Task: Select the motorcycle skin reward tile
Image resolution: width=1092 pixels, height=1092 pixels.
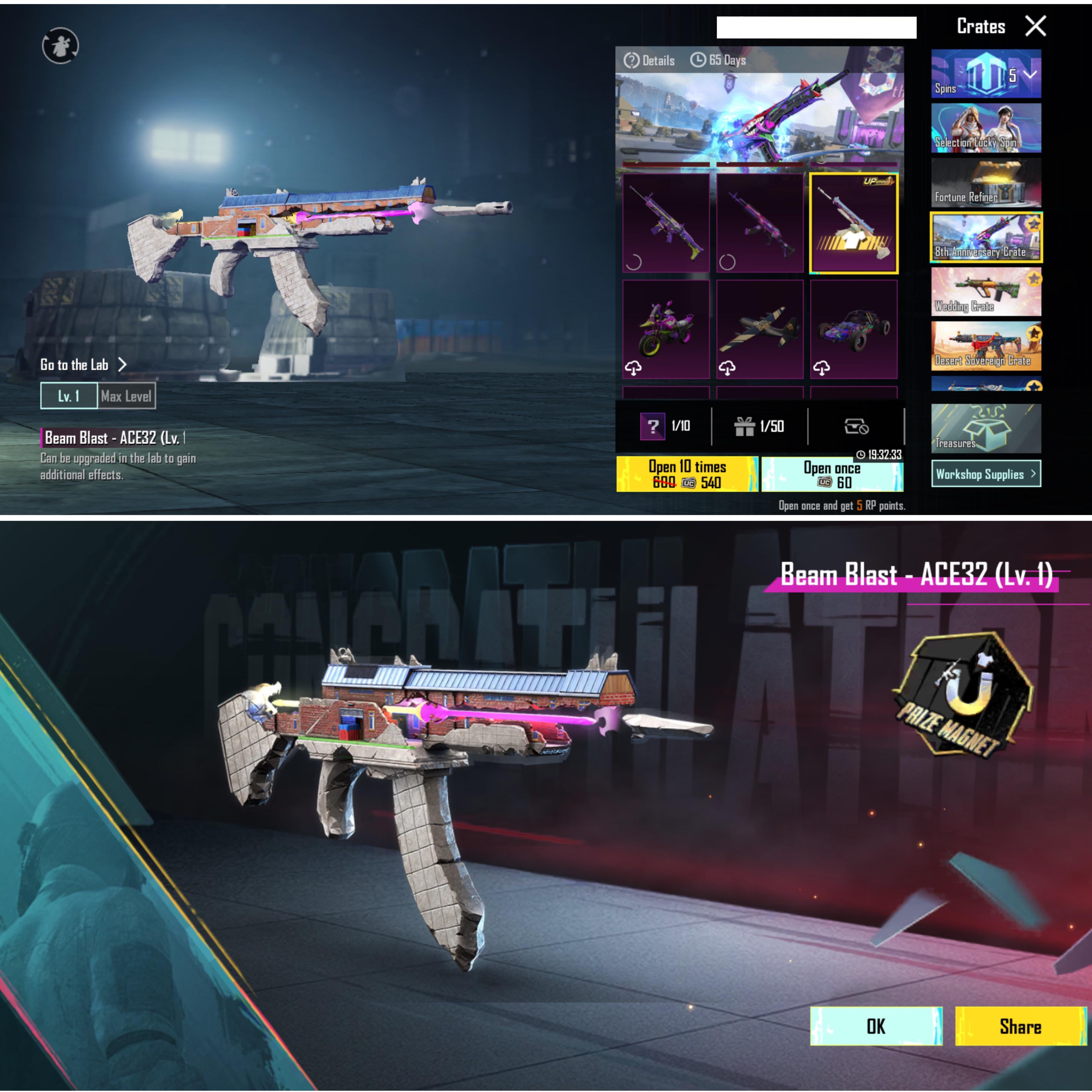Action: pyautogui.click(x=666, y=329)
